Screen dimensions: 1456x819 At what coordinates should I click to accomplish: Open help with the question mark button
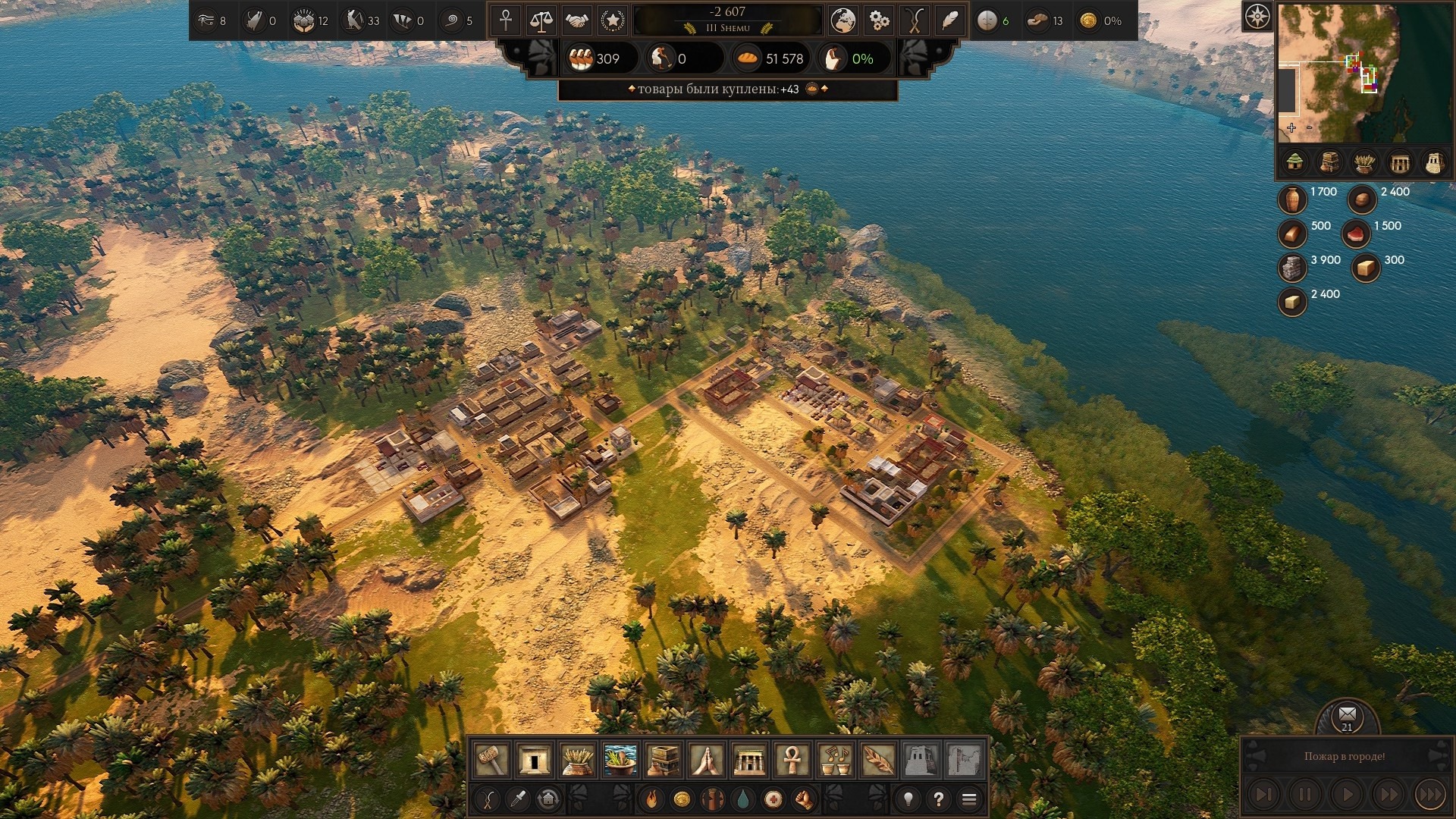click(939, 799)
